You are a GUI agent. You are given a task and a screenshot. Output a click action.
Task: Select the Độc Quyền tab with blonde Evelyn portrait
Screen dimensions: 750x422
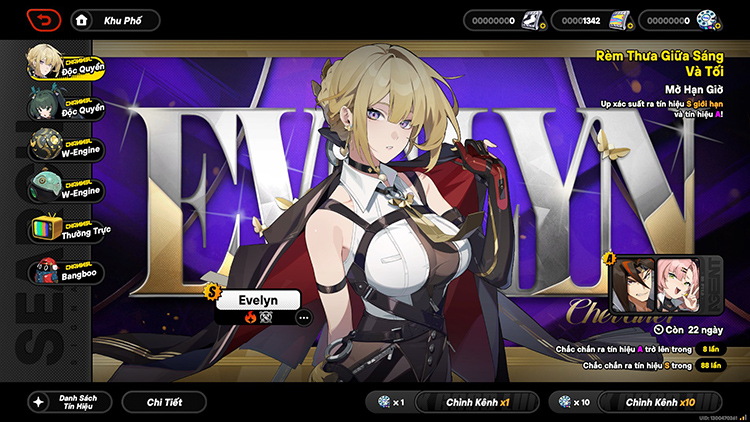point(66,62)
